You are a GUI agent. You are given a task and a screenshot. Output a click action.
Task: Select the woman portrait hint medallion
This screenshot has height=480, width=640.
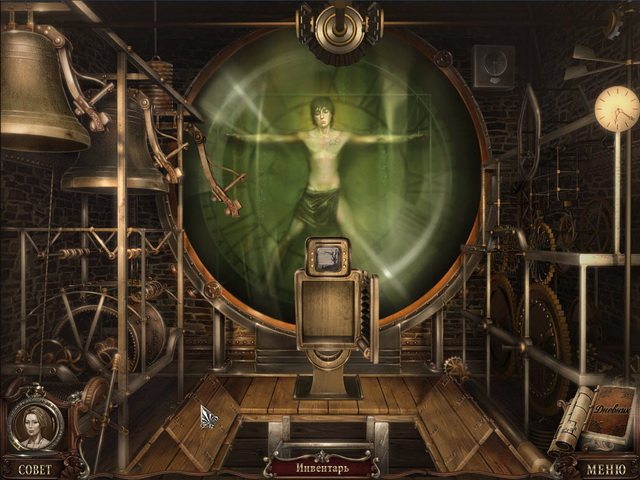tap(34, 425)
